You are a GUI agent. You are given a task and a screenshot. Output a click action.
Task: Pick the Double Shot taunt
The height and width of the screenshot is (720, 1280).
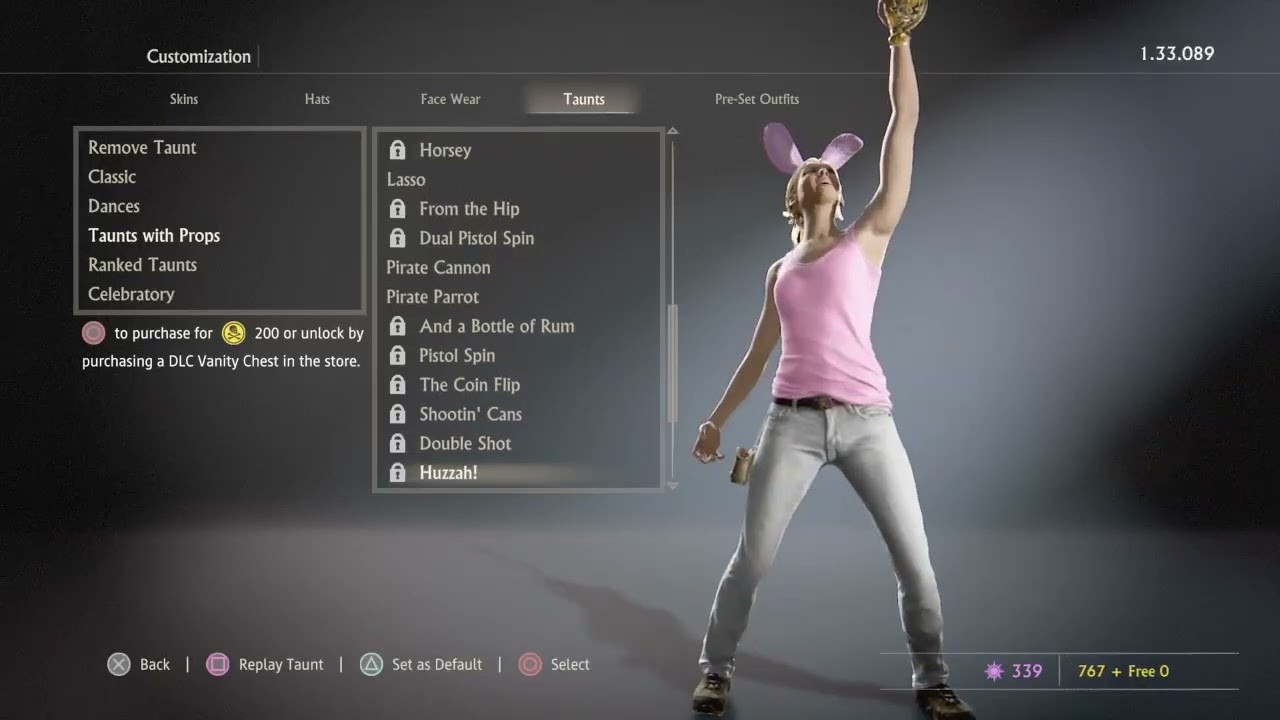[x=465, y=443]
